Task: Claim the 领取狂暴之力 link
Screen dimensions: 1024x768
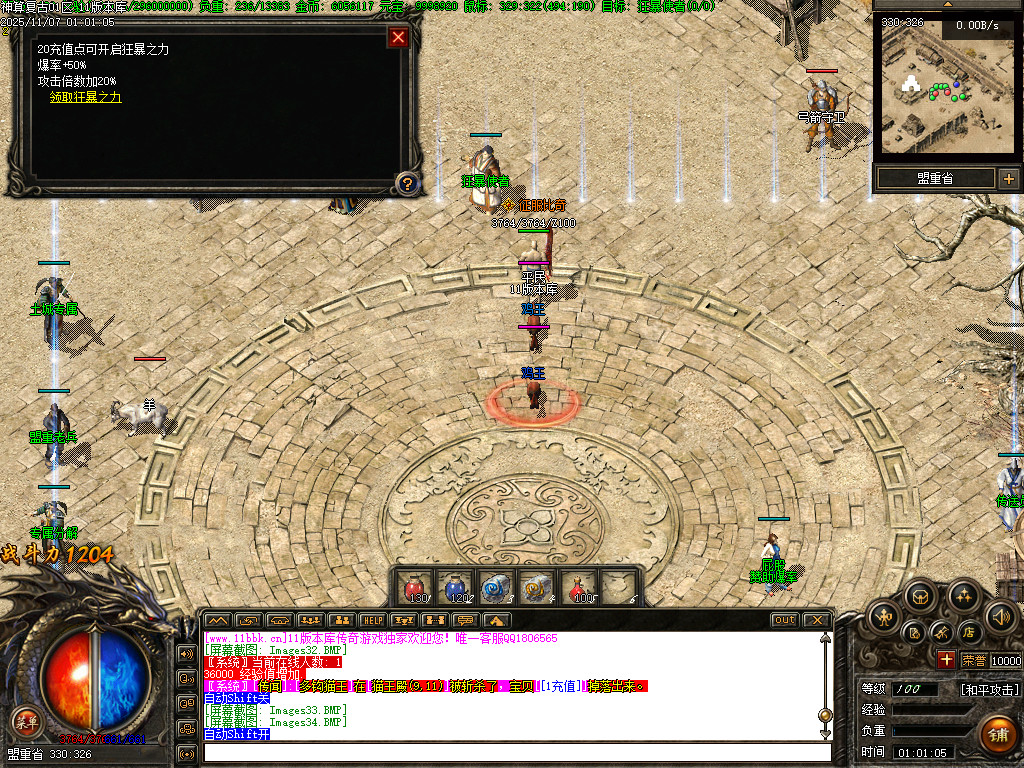Action: point(86,98)
